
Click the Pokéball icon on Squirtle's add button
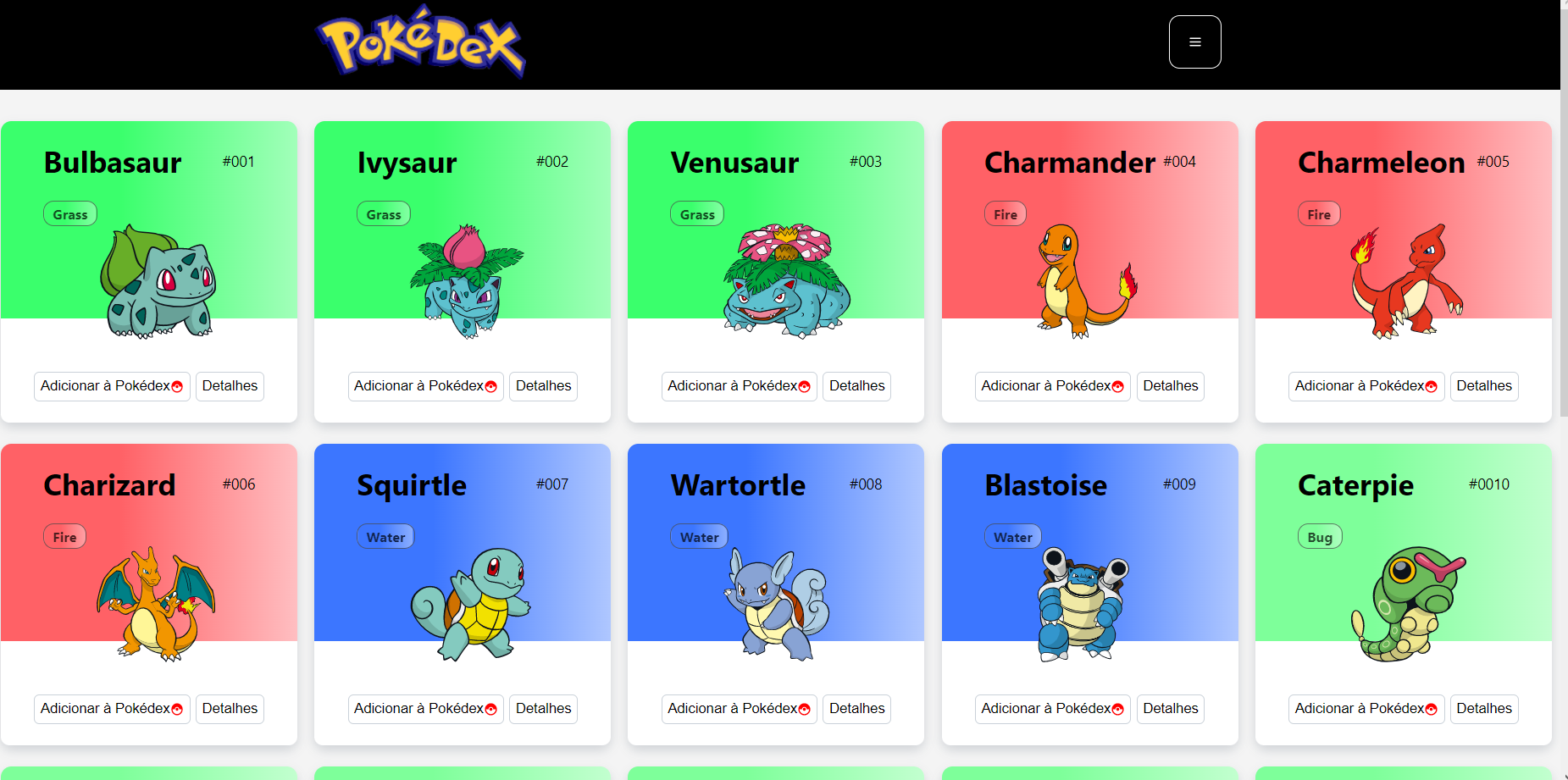(x=490, y=709)
